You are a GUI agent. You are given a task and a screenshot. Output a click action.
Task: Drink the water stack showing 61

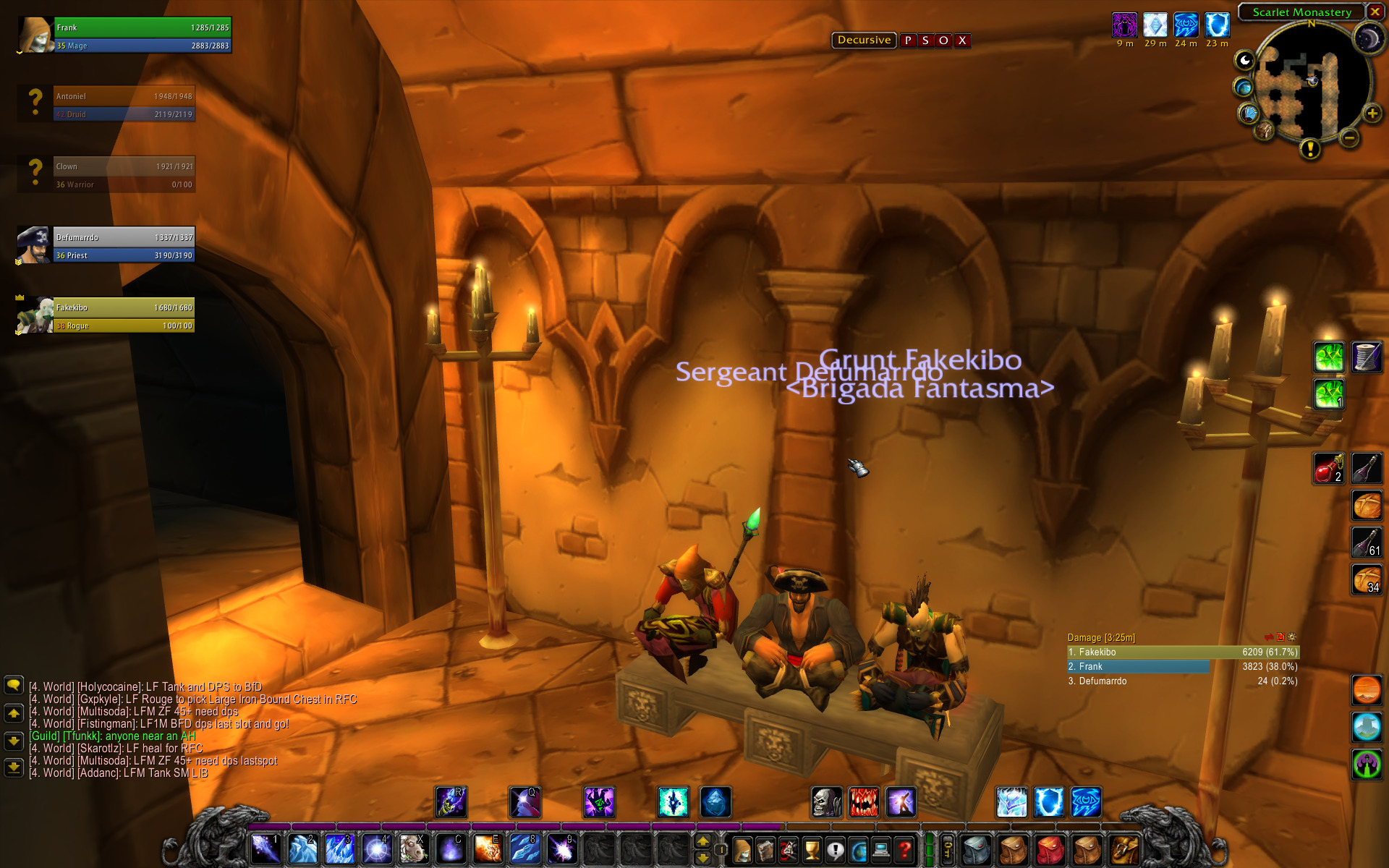coord(1367,542)
